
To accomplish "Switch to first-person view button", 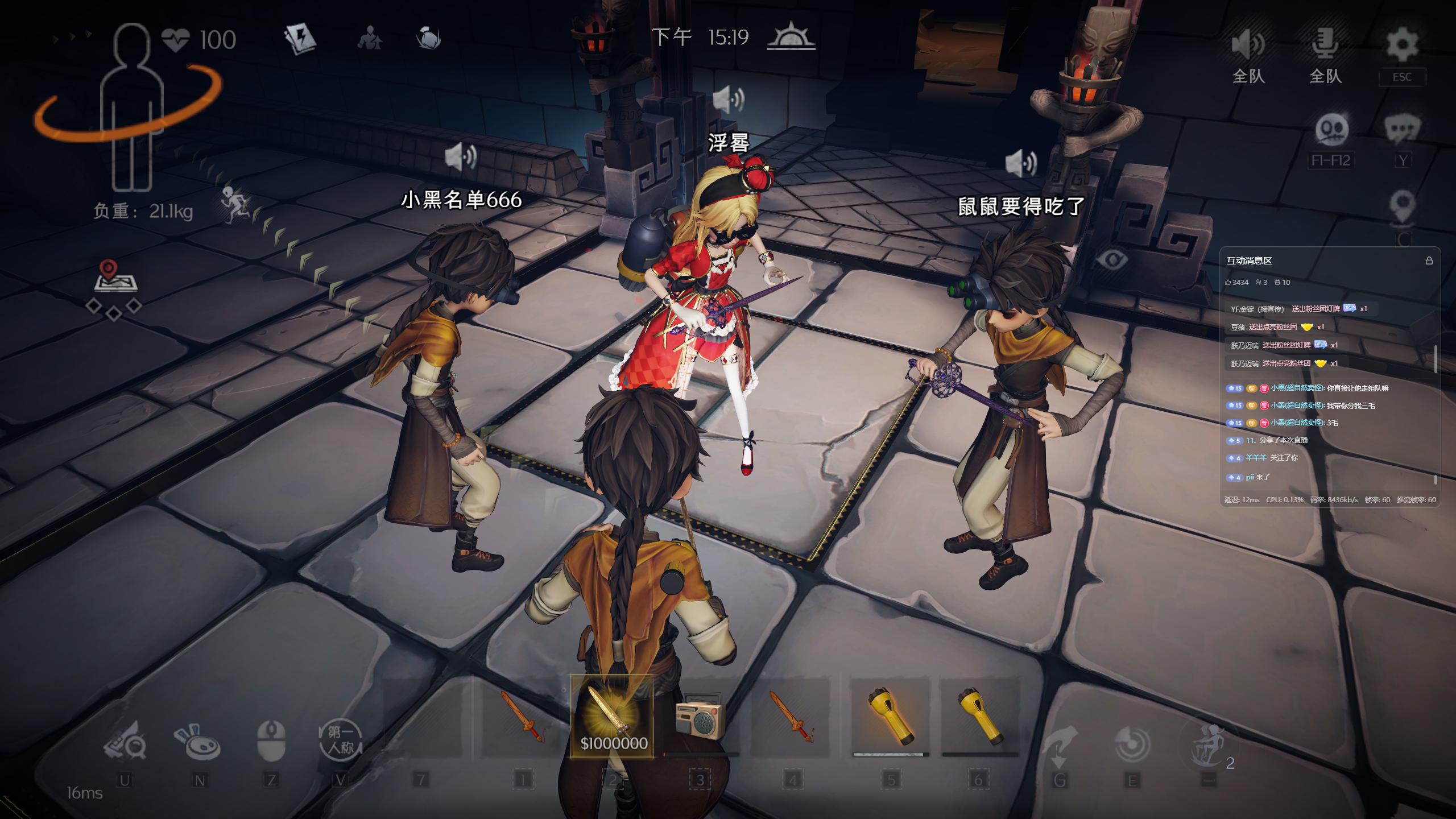I will 340,739.
